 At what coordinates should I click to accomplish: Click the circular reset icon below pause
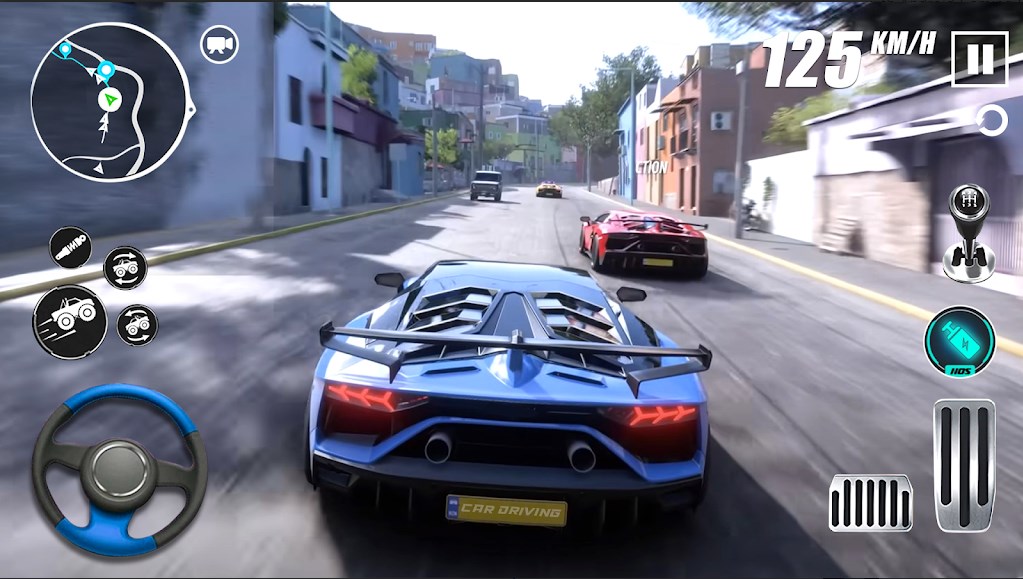tap(992, 122)
